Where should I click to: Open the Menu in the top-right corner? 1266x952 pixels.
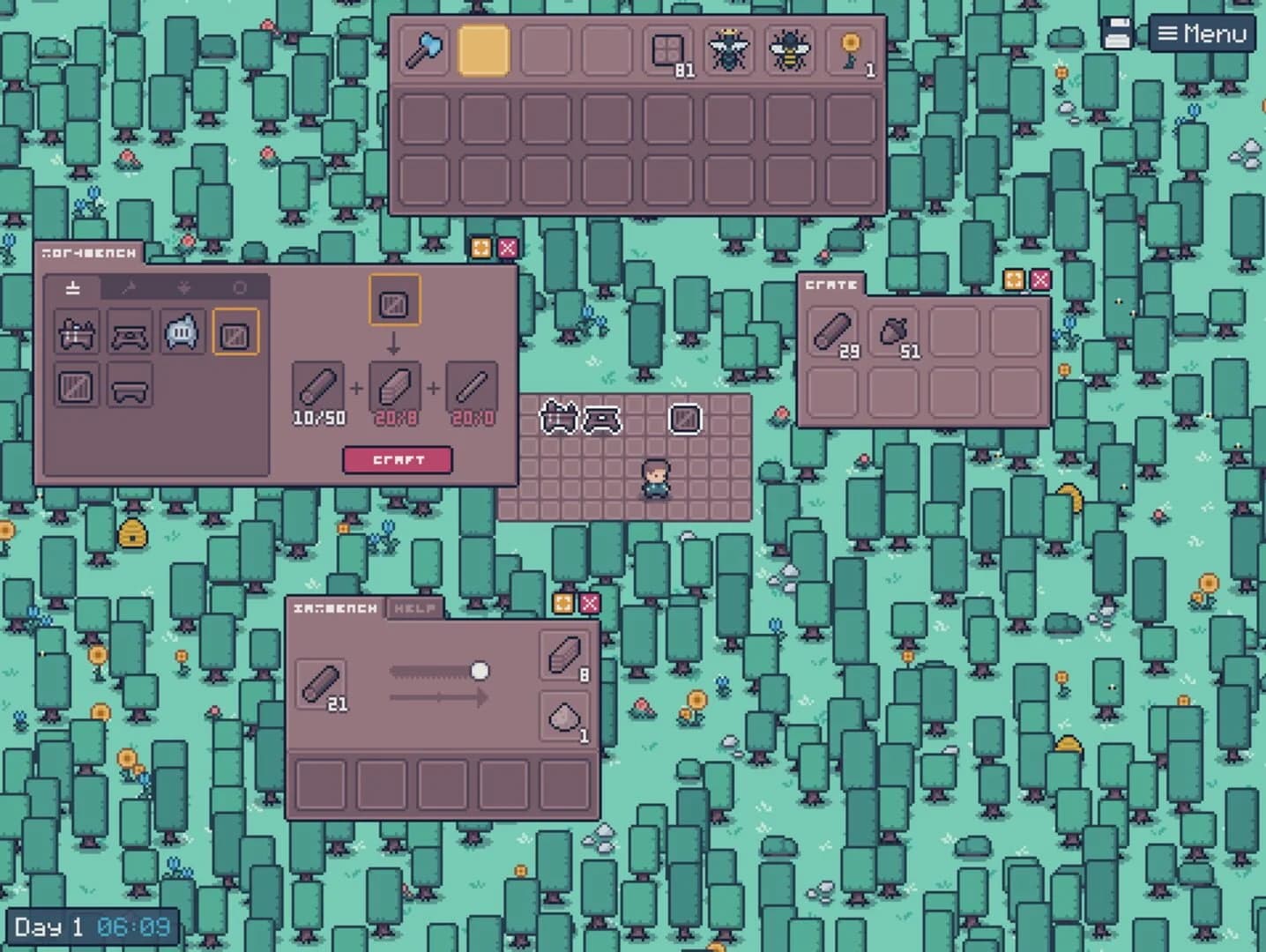(x=1203, y=34)
